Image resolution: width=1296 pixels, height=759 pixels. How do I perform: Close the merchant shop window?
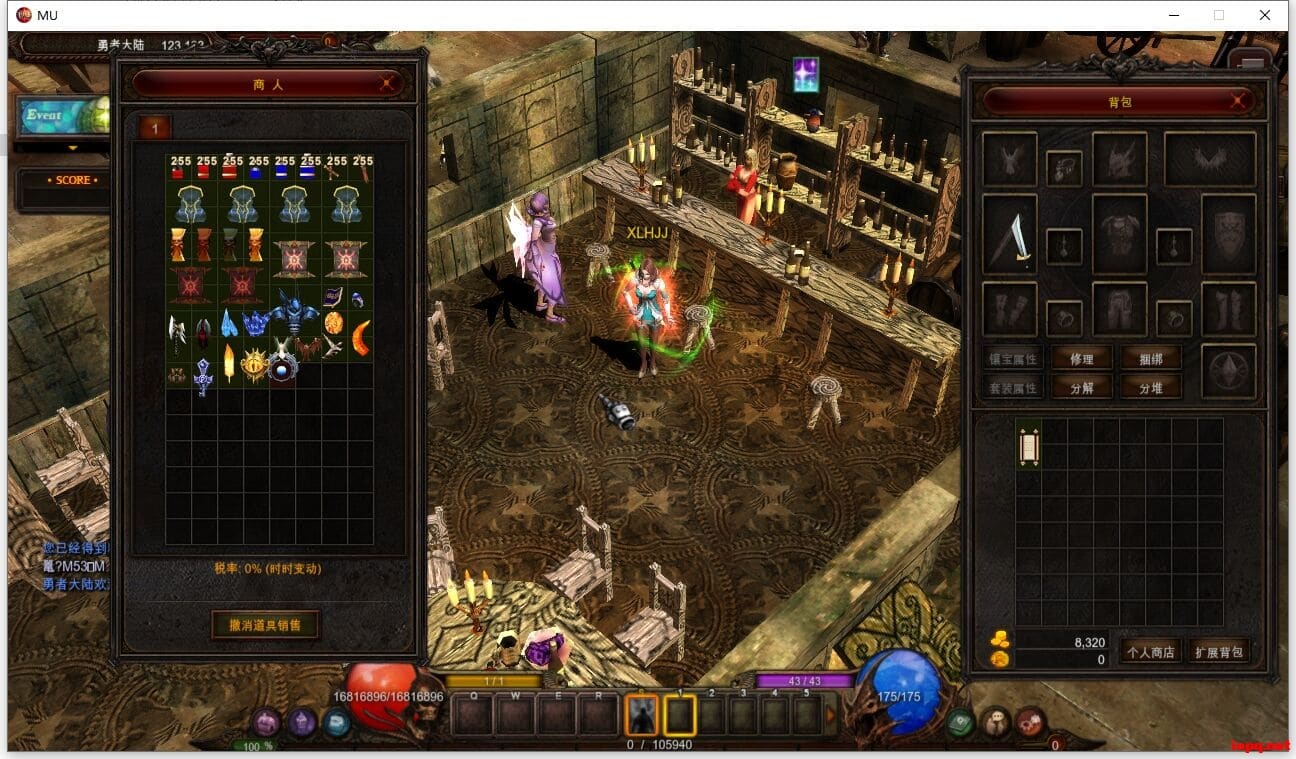pyautogui.click(x=387, y=85)
